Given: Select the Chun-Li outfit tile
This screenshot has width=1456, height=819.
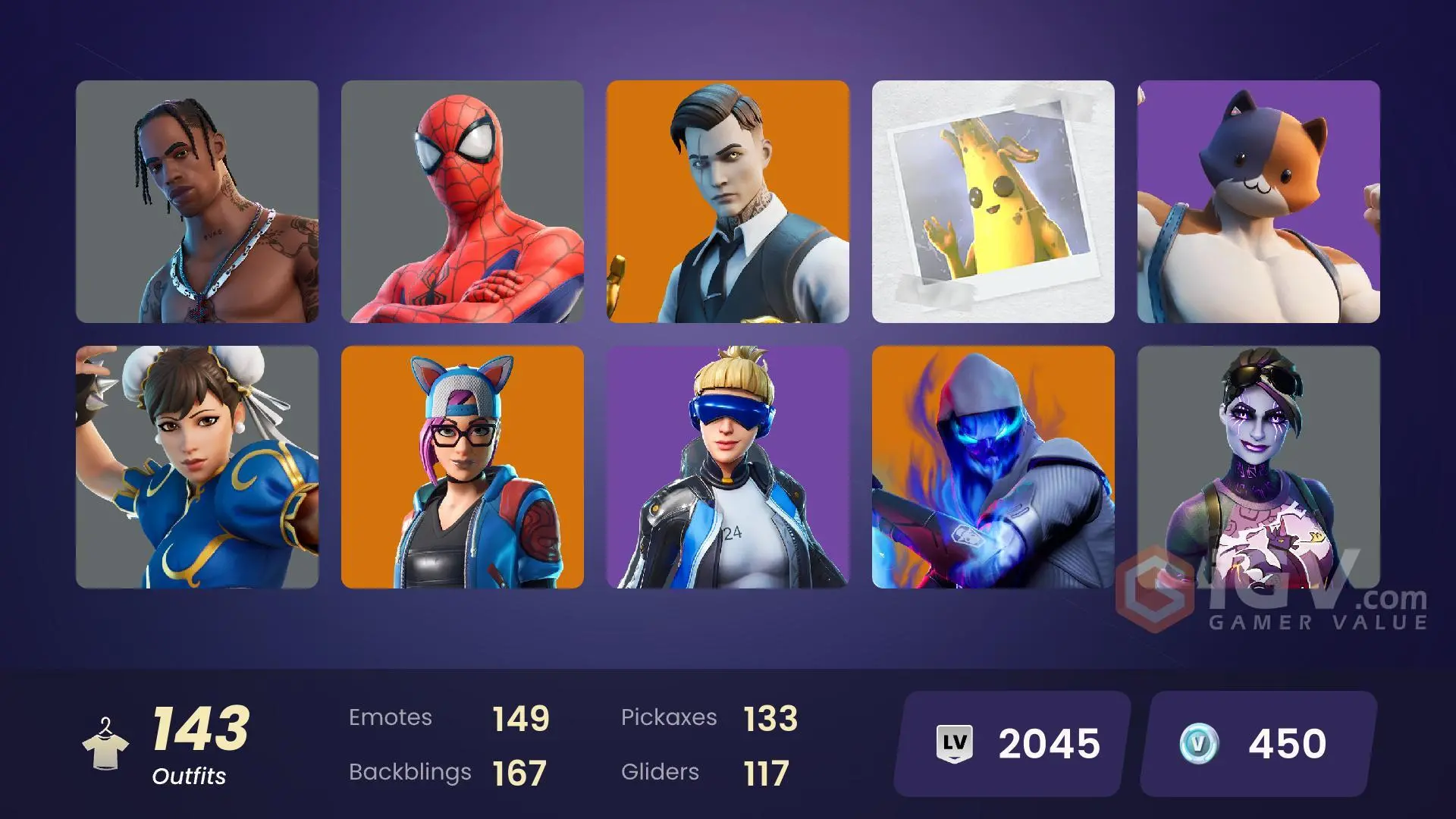Looking at the screenshot, I should (x=197, y=467).
